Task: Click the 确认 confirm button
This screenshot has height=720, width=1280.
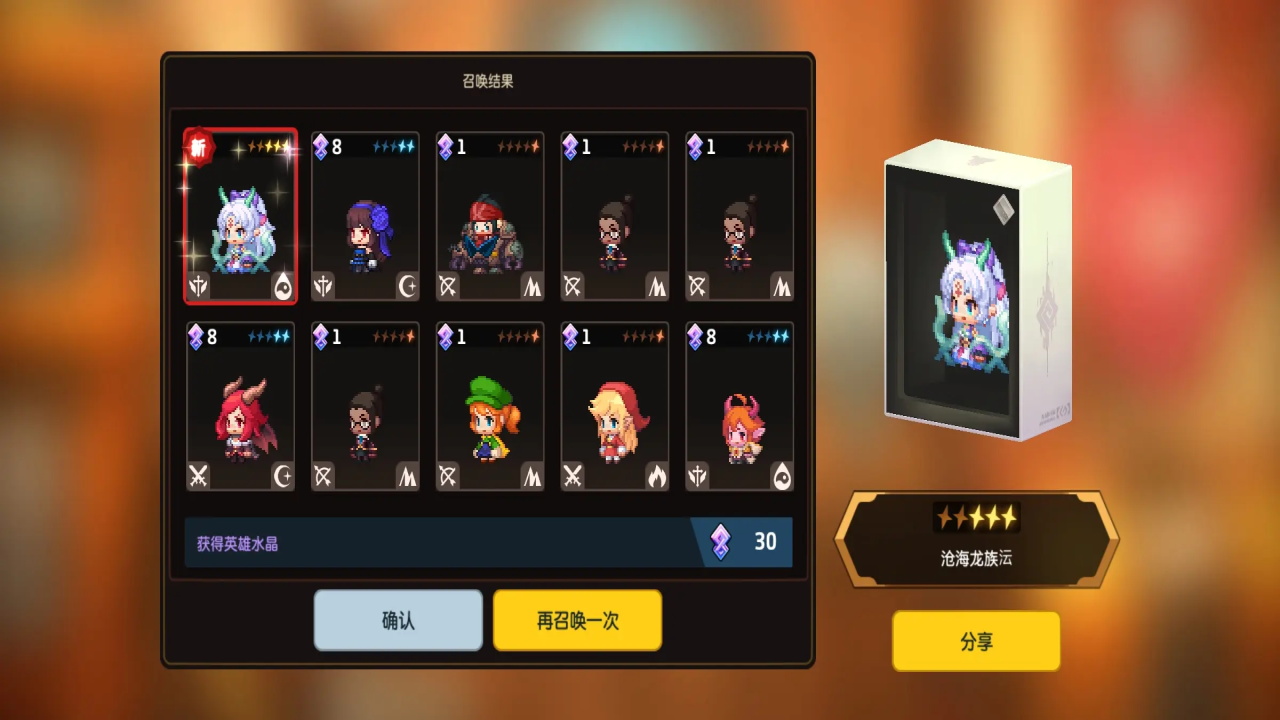Action: [x=397, y=620]
